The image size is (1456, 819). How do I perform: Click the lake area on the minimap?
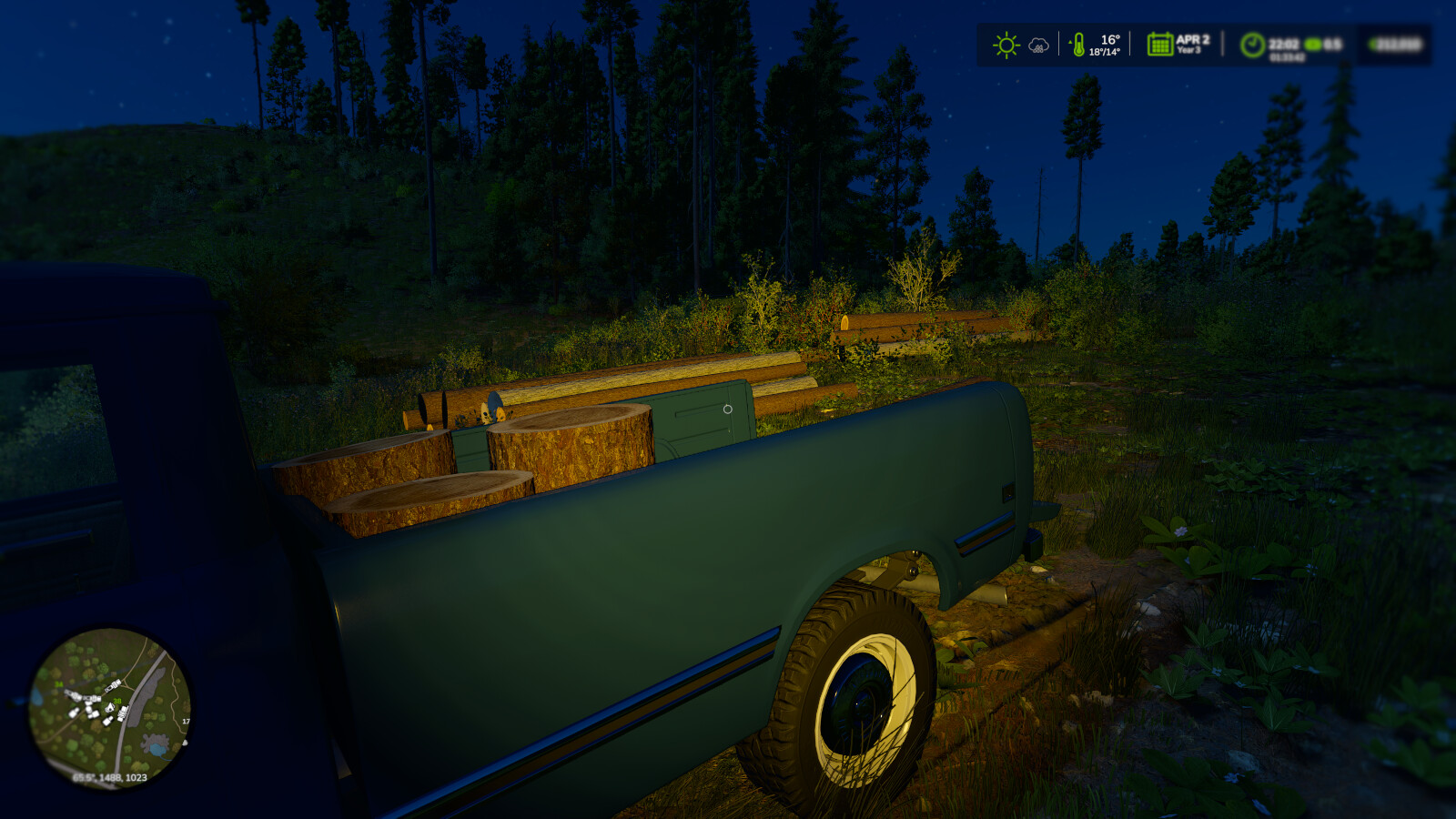pyautogui.click(x=158, y=749)
